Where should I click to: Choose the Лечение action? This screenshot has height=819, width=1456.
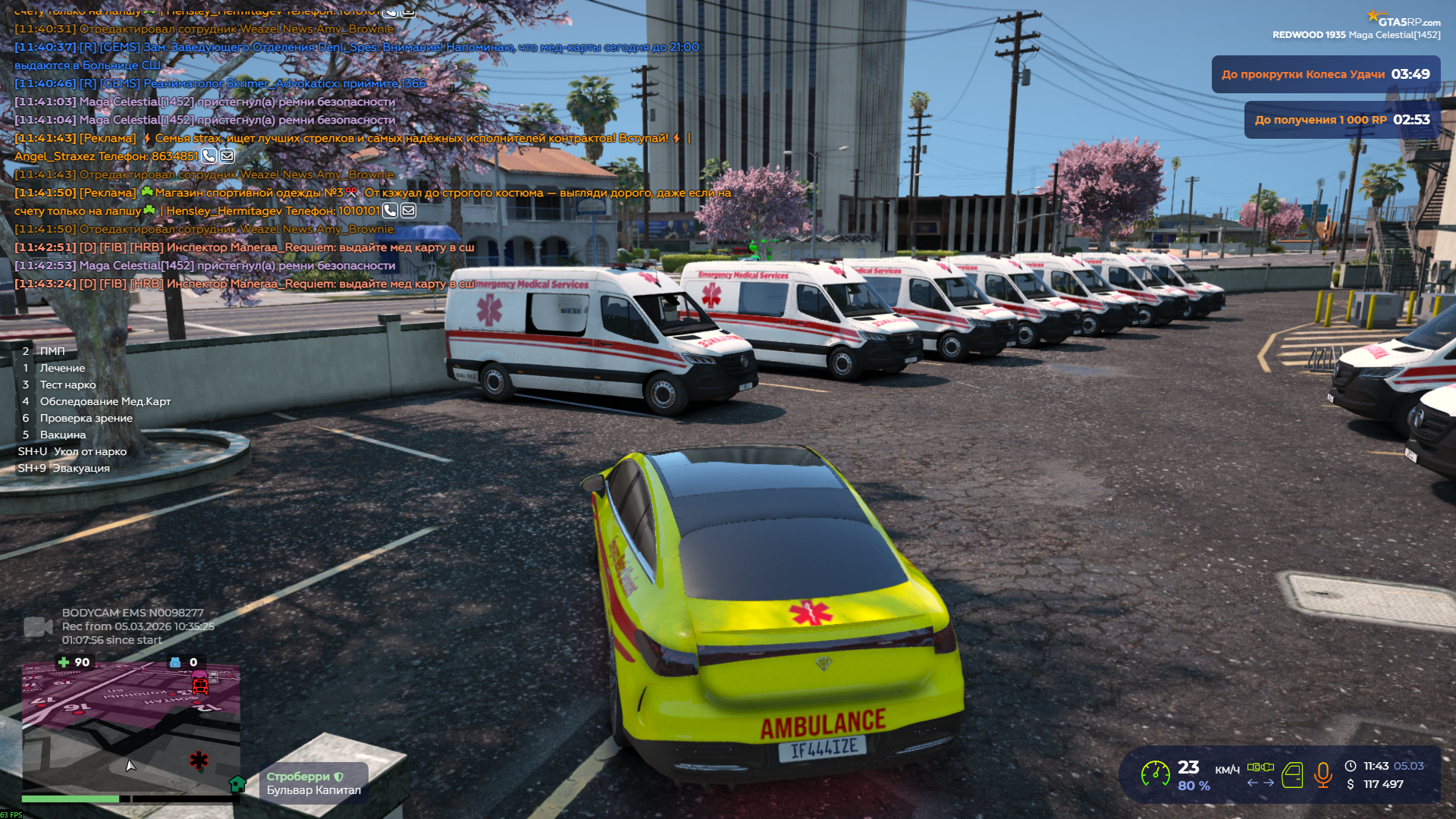[x=61, y=368]
